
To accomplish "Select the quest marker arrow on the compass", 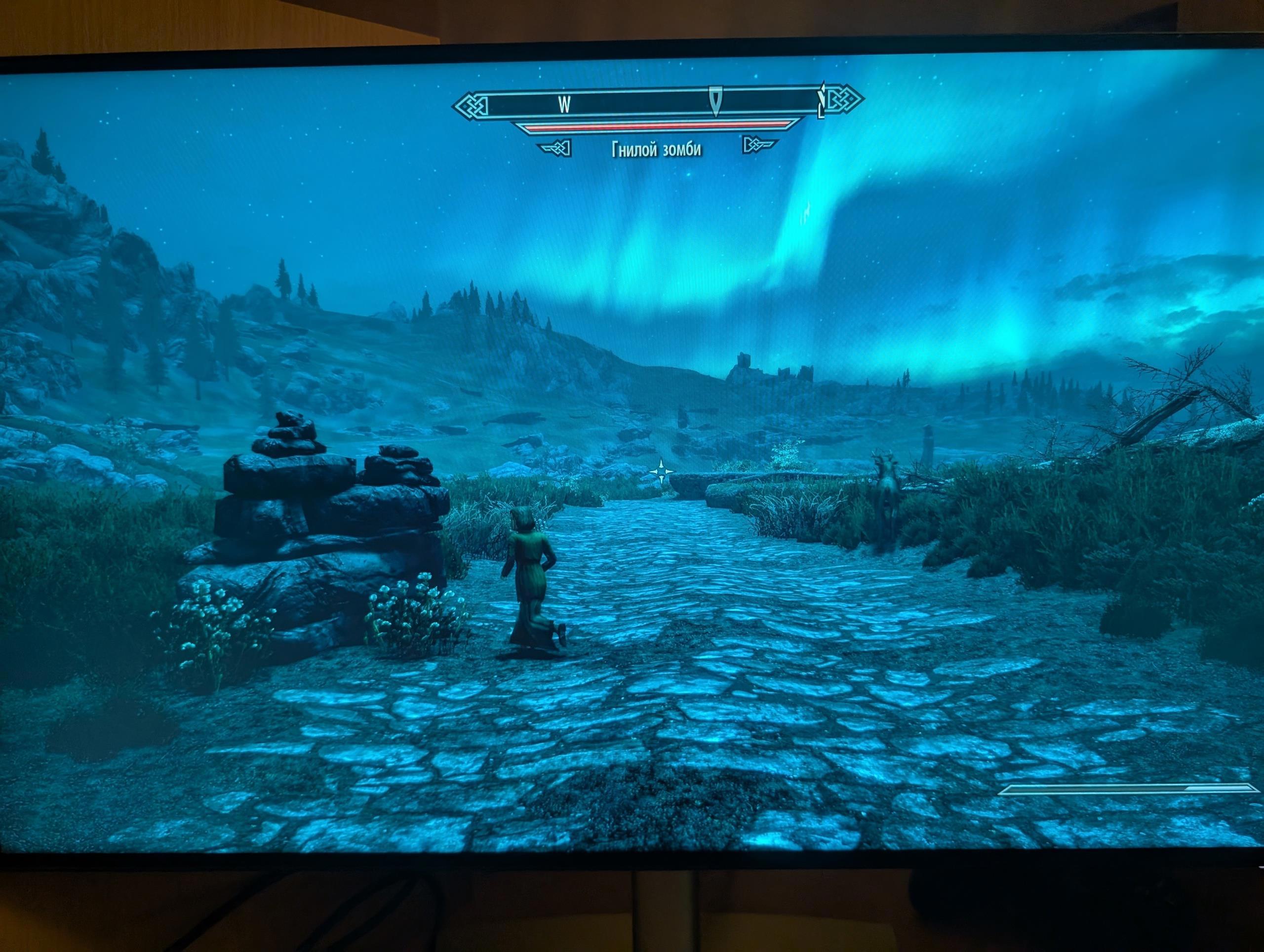I will [715, 101].
